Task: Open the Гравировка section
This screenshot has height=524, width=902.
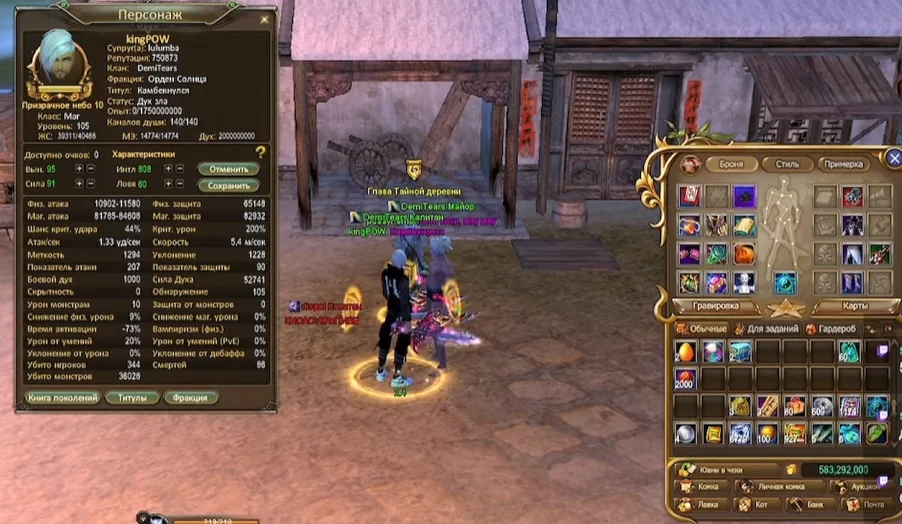Action: 715,306
